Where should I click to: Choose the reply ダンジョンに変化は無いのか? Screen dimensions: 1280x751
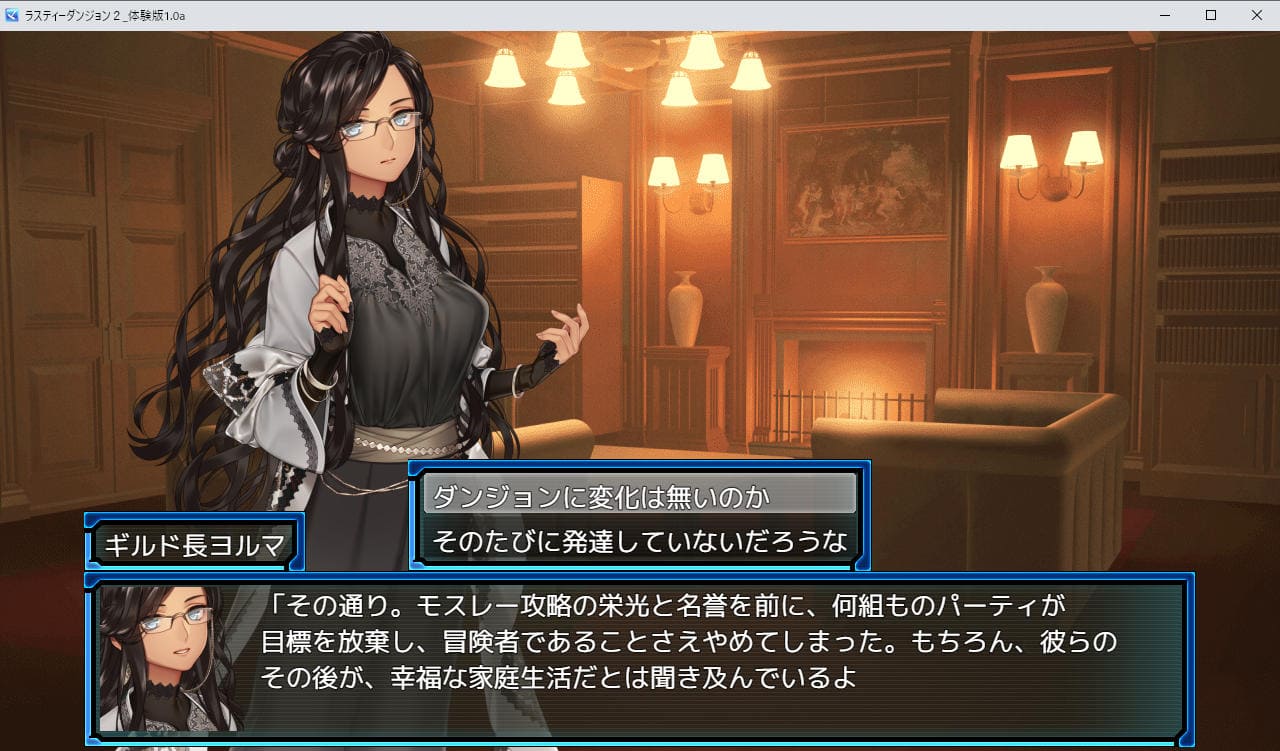[639, 495]
